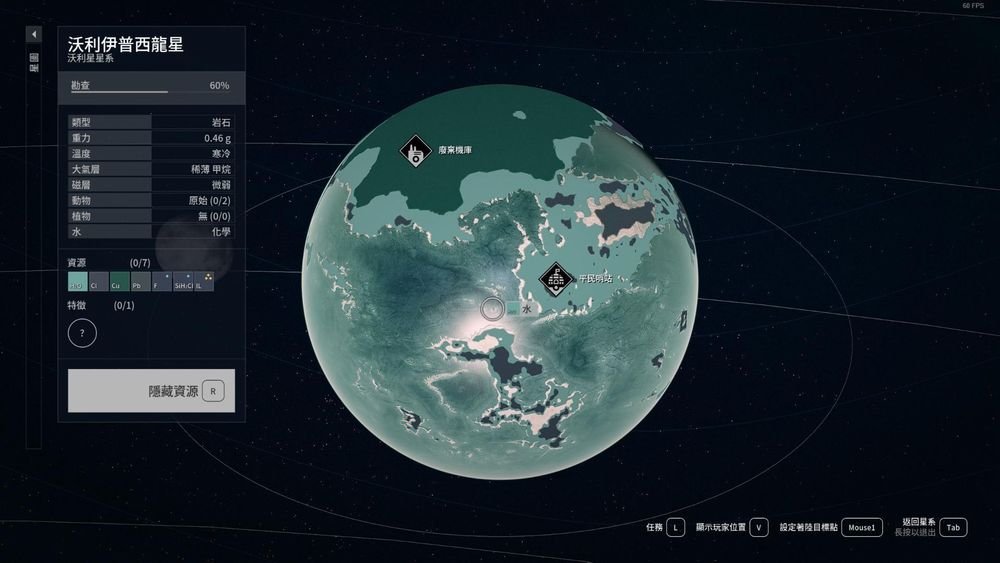
Task: Click the circular landing target cursor marker
Action: 491,309
